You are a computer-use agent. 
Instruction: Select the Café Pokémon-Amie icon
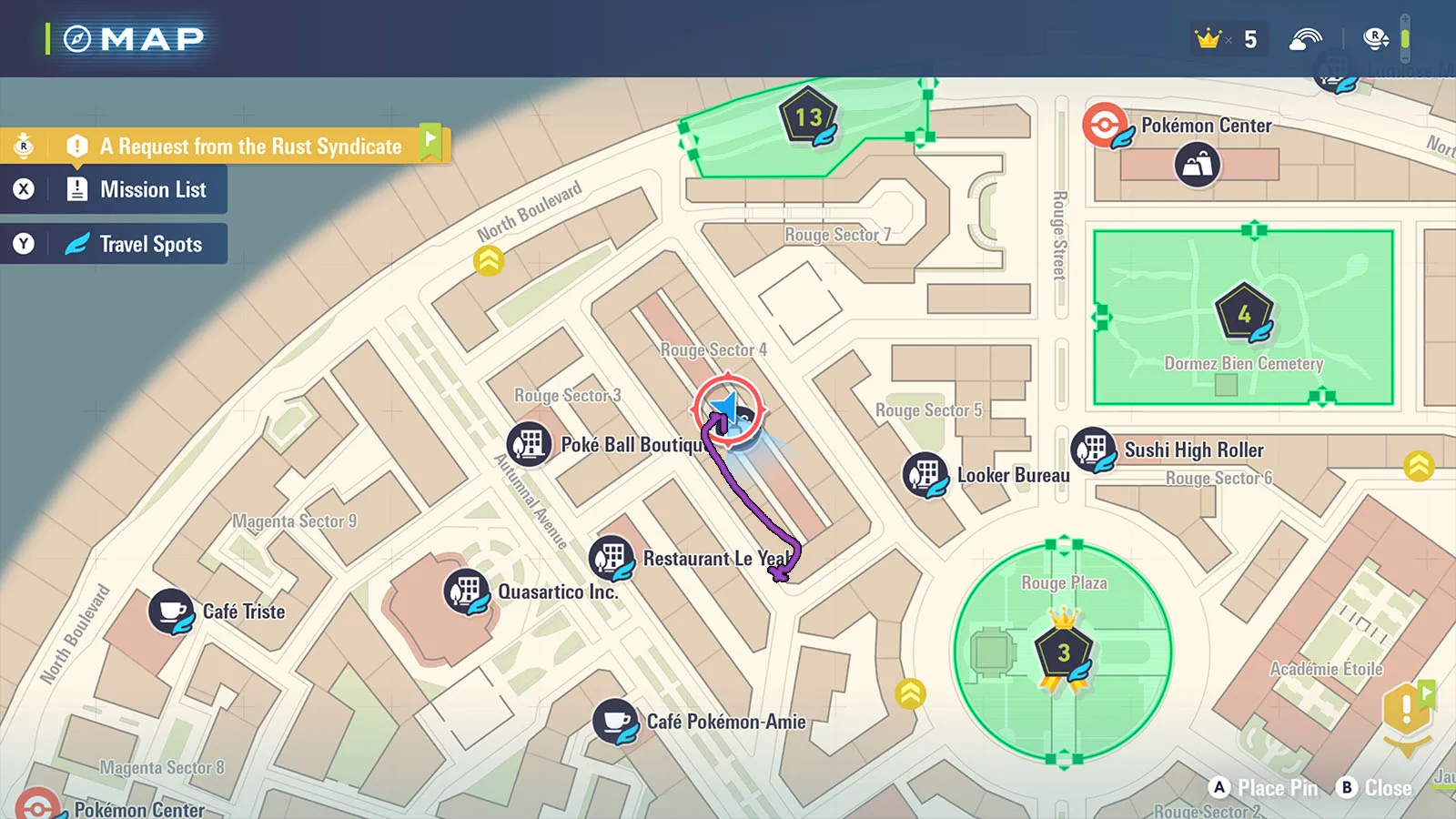615,721
